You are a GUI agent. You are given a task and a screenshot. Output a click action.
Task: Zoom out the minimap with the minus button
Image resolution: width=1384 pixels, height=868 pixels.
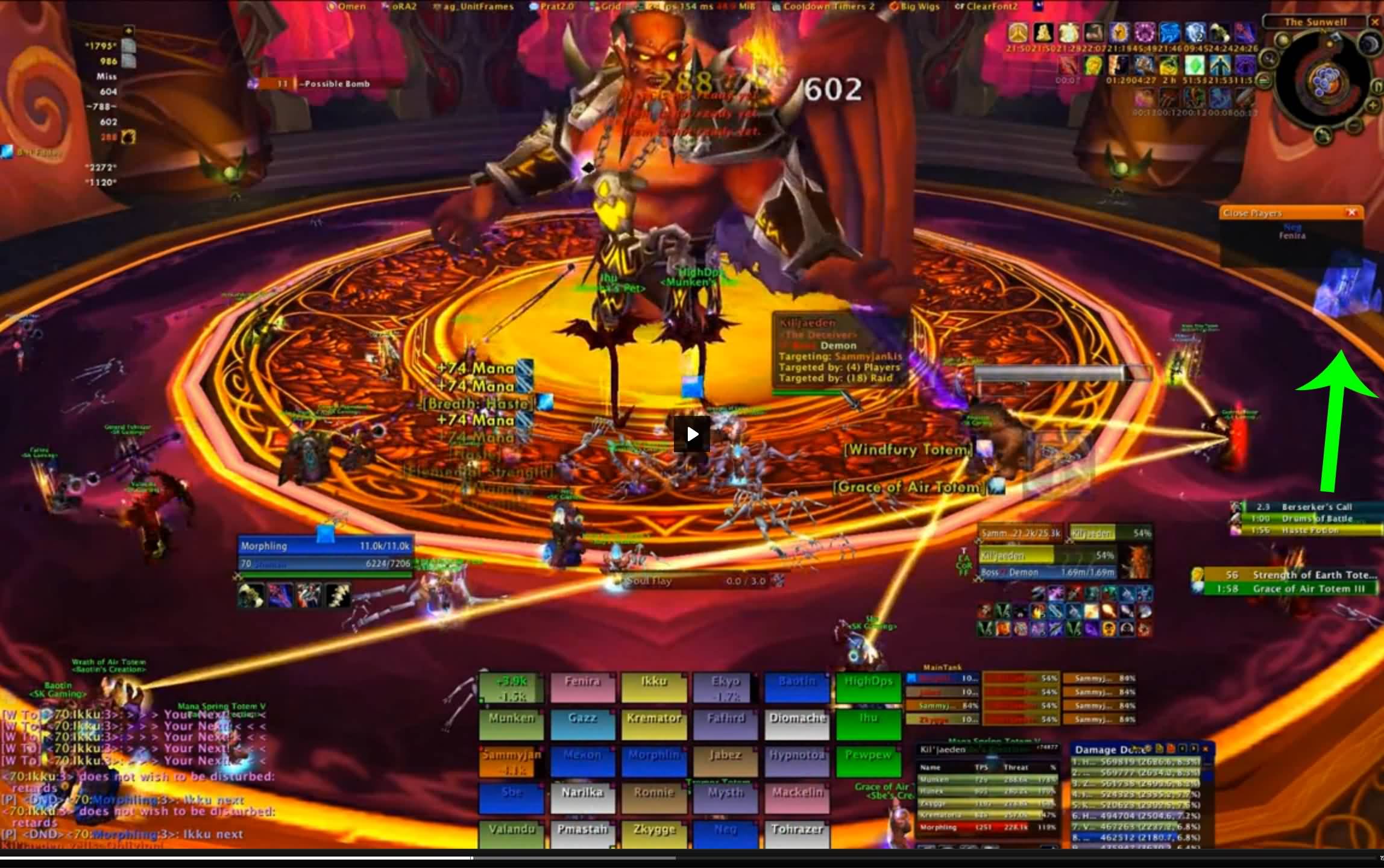coord(1354,127)
